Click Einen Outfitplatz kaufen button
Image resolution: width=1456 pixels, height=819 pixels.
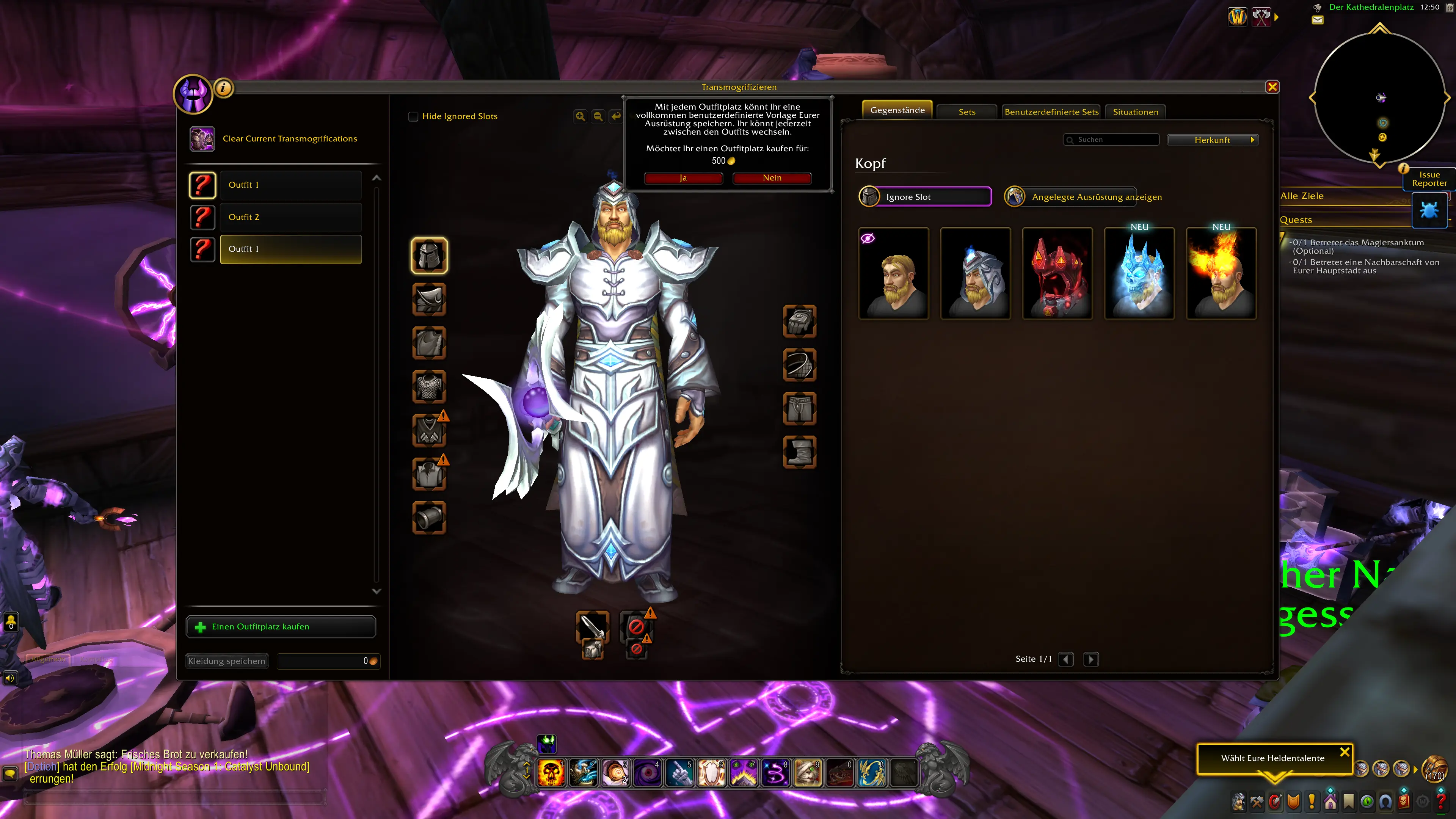(x=280, y=627)
